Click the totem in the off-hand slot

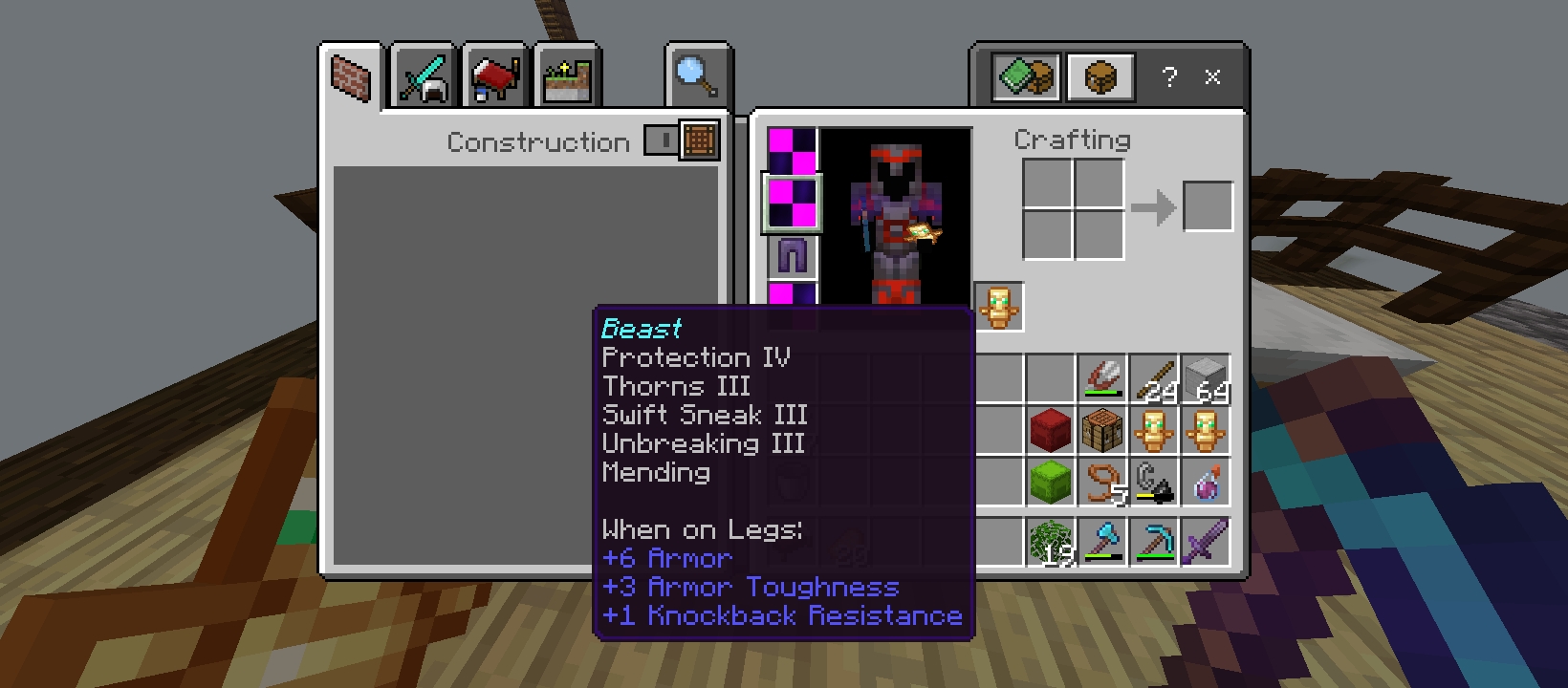pos(998,307)
